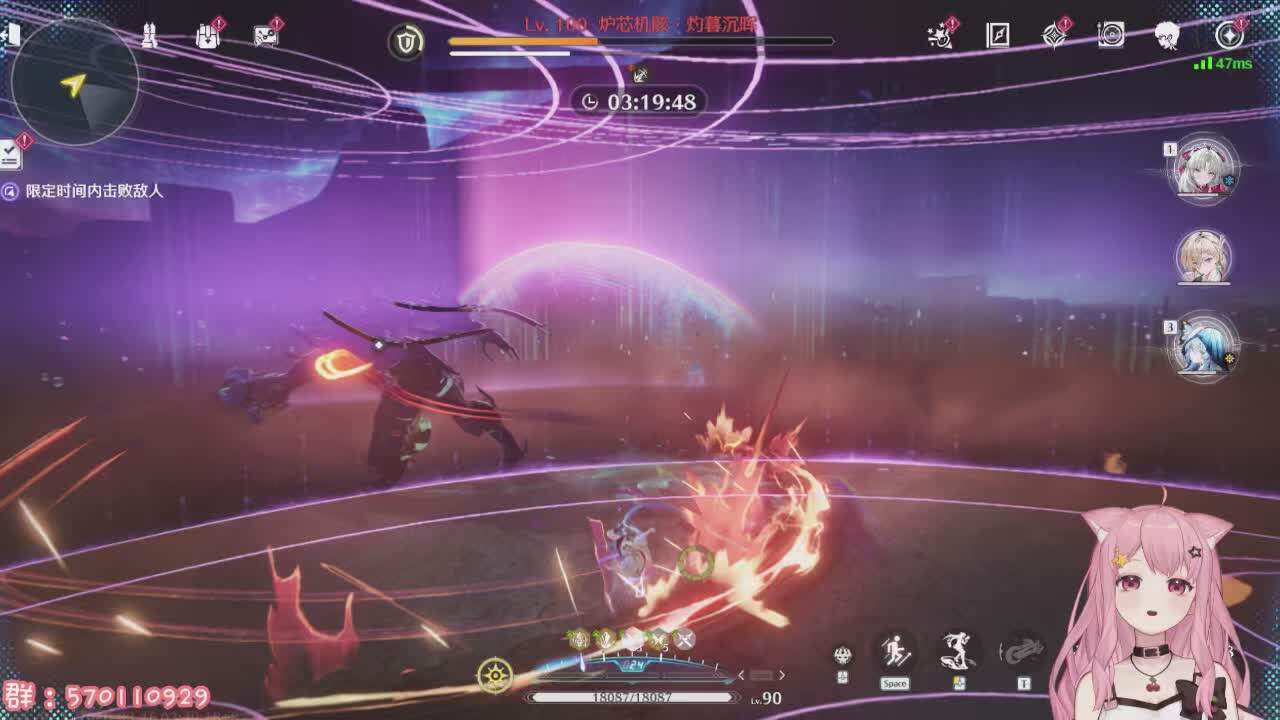The image size is (1280, 720).
Task: Click the tower-shaped icon beside the minimap
Action: click(x=149, y=37)
